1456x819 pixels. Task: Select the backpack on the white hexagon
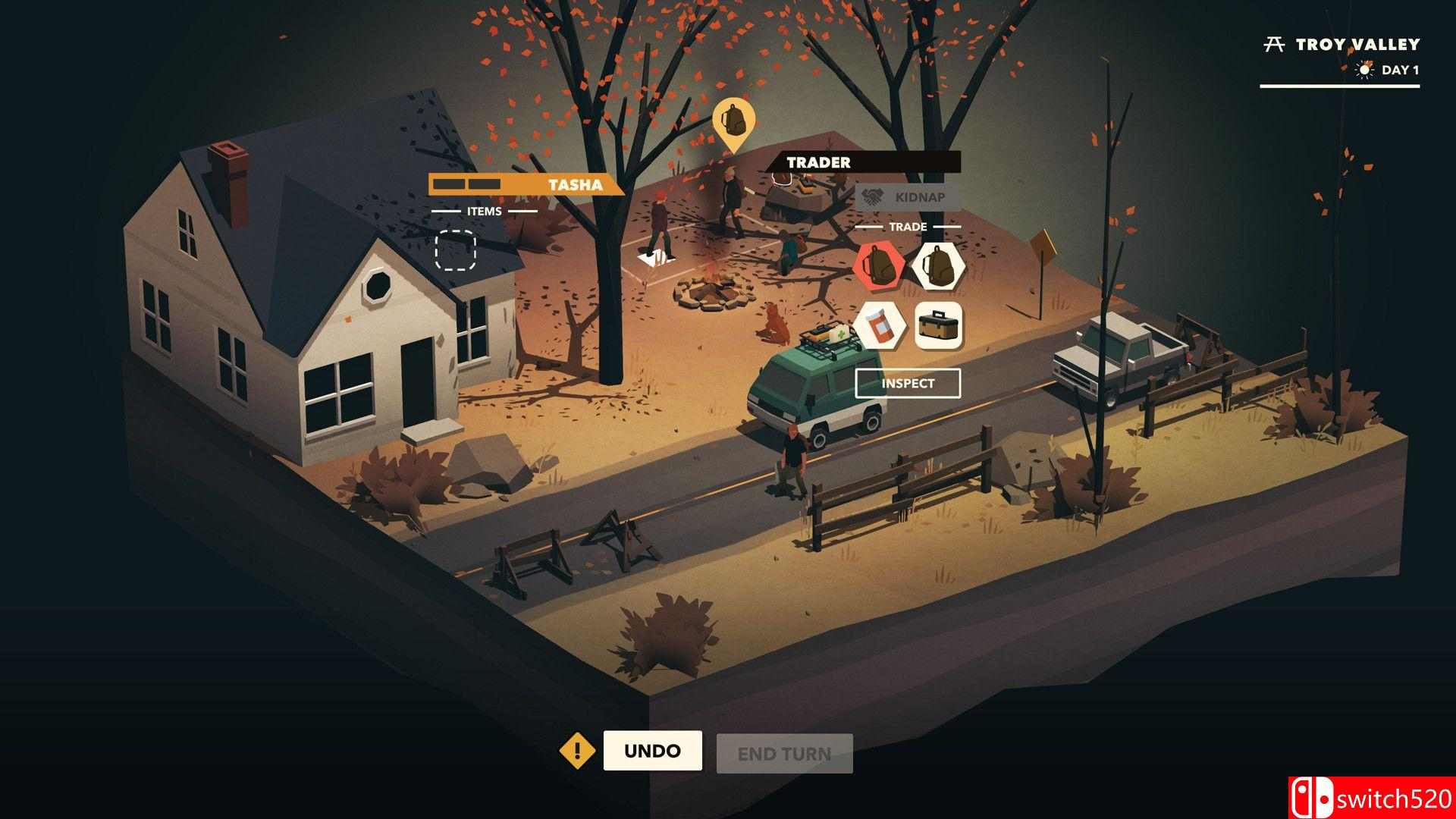[x=938, y=265]
